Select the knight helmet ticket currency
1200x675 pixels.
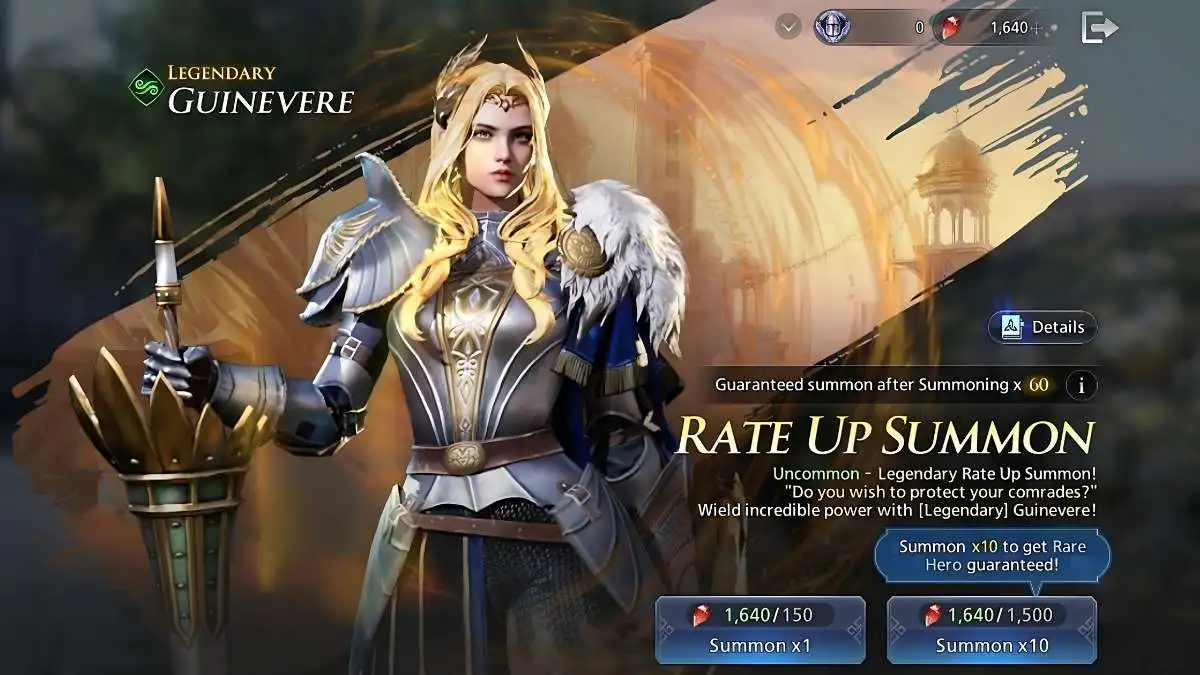pyautogui.click(x=831, y=28)
